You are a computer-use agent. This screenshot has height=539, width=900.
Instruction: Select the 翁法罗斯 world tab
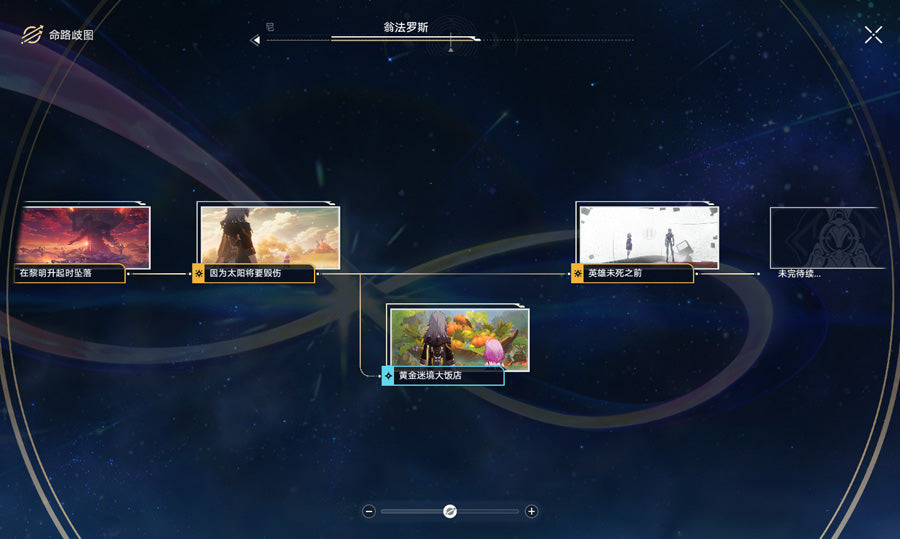(x=405, y=28)
